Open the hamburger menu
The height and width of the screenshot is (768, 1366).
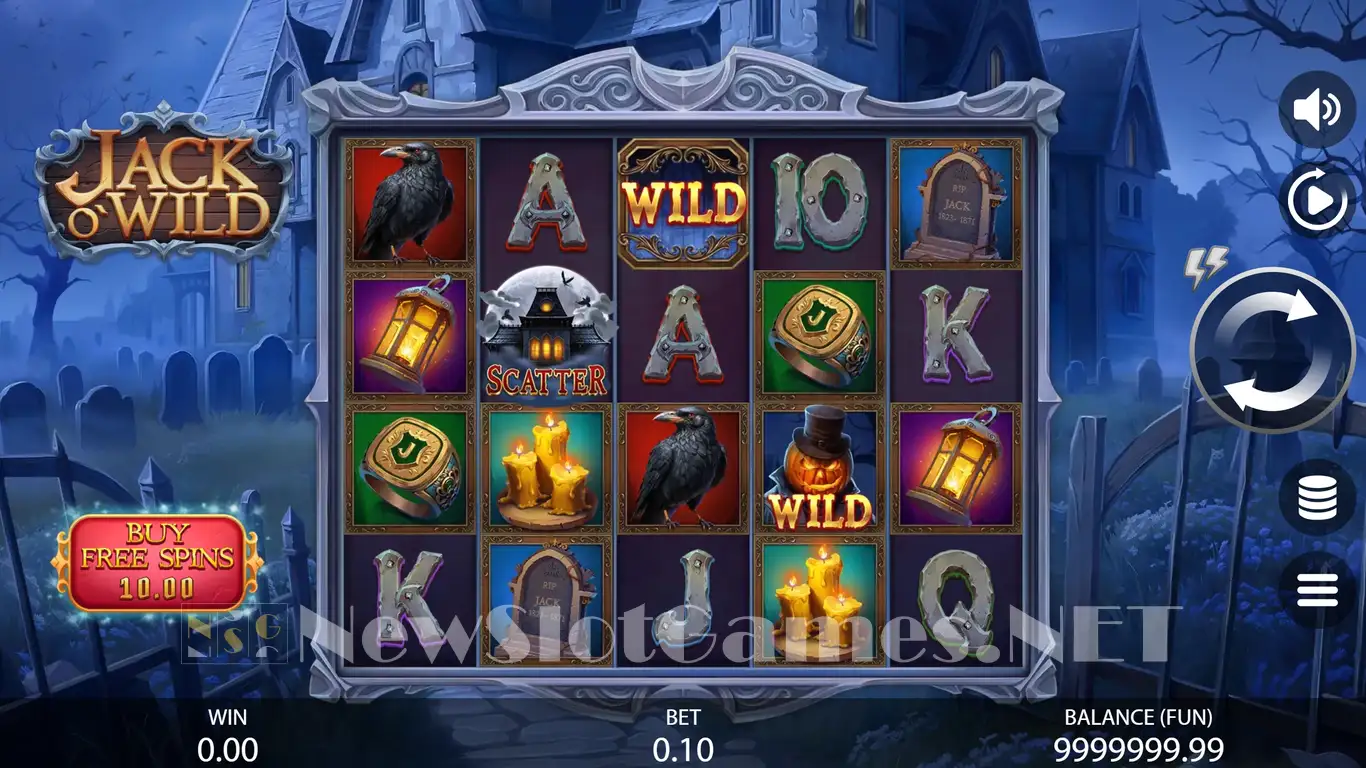[x=1317, y=590]
